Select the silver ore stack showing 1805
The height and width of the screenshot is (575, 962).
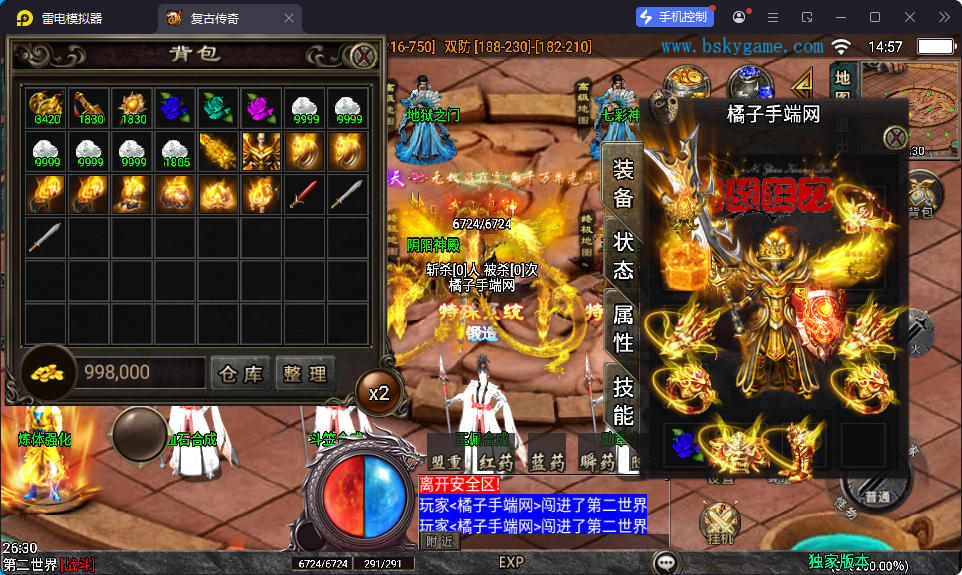click(x=177, y=150)
